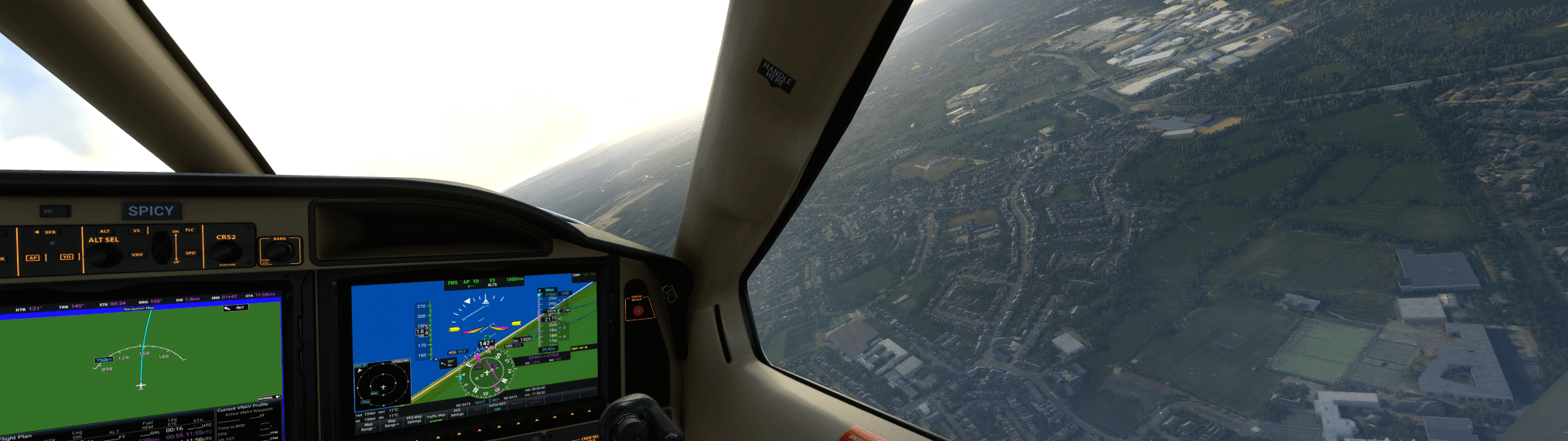Open PFD Map Settings softkey

tap(414, 420)
